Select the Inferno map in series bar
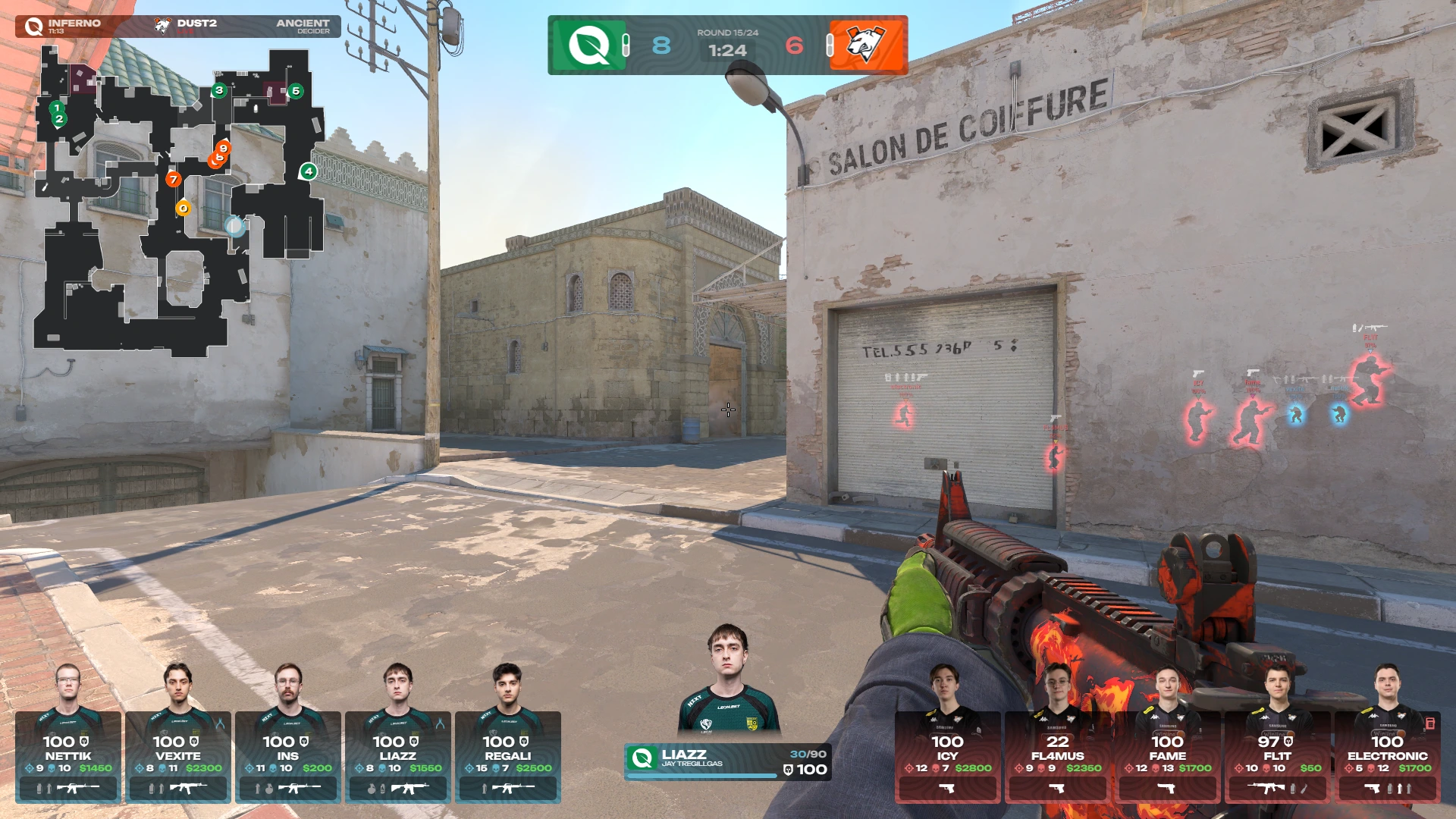Viewport: 1456px width, 819px height. coord(68,26)
